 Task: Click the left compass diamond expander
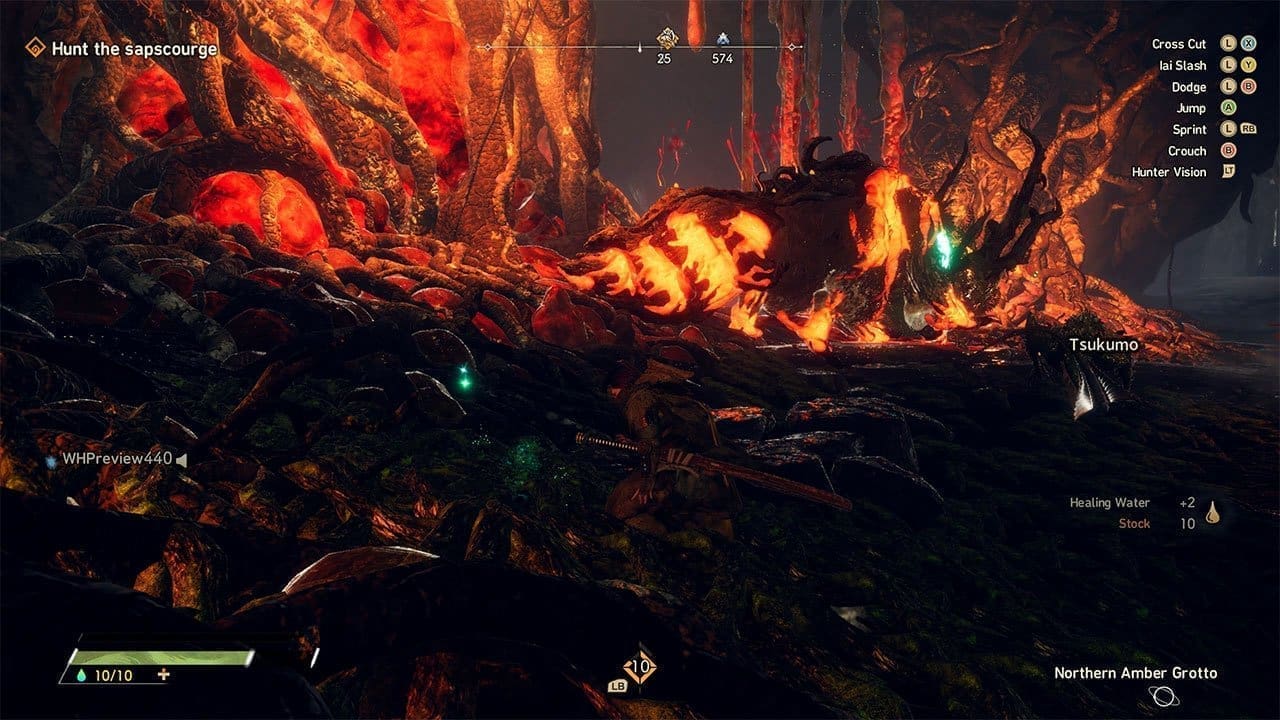pyautogui.click(x=488, y=47)
